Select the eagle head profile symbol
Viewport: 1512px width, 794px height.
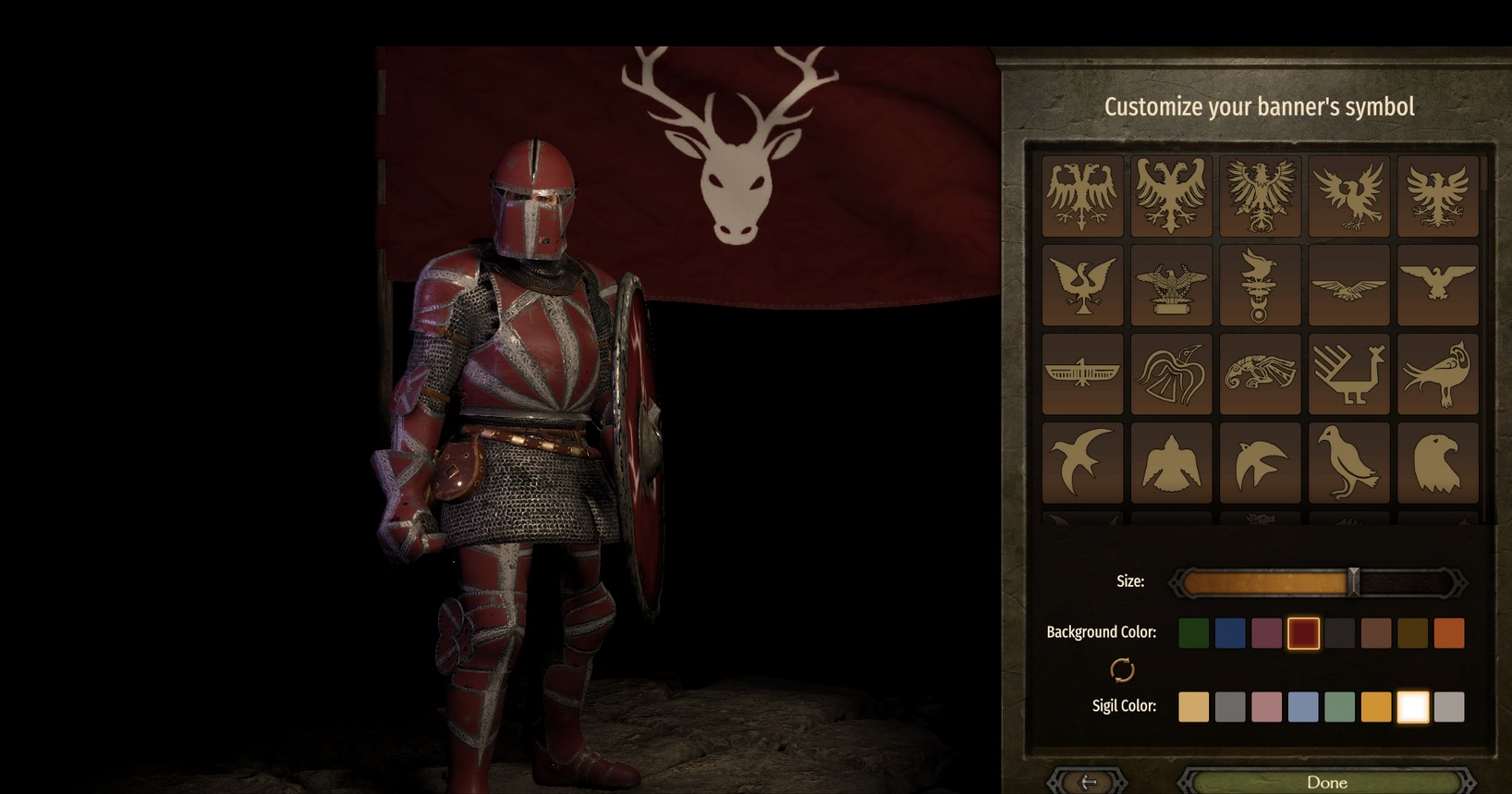coord(1437,462)
